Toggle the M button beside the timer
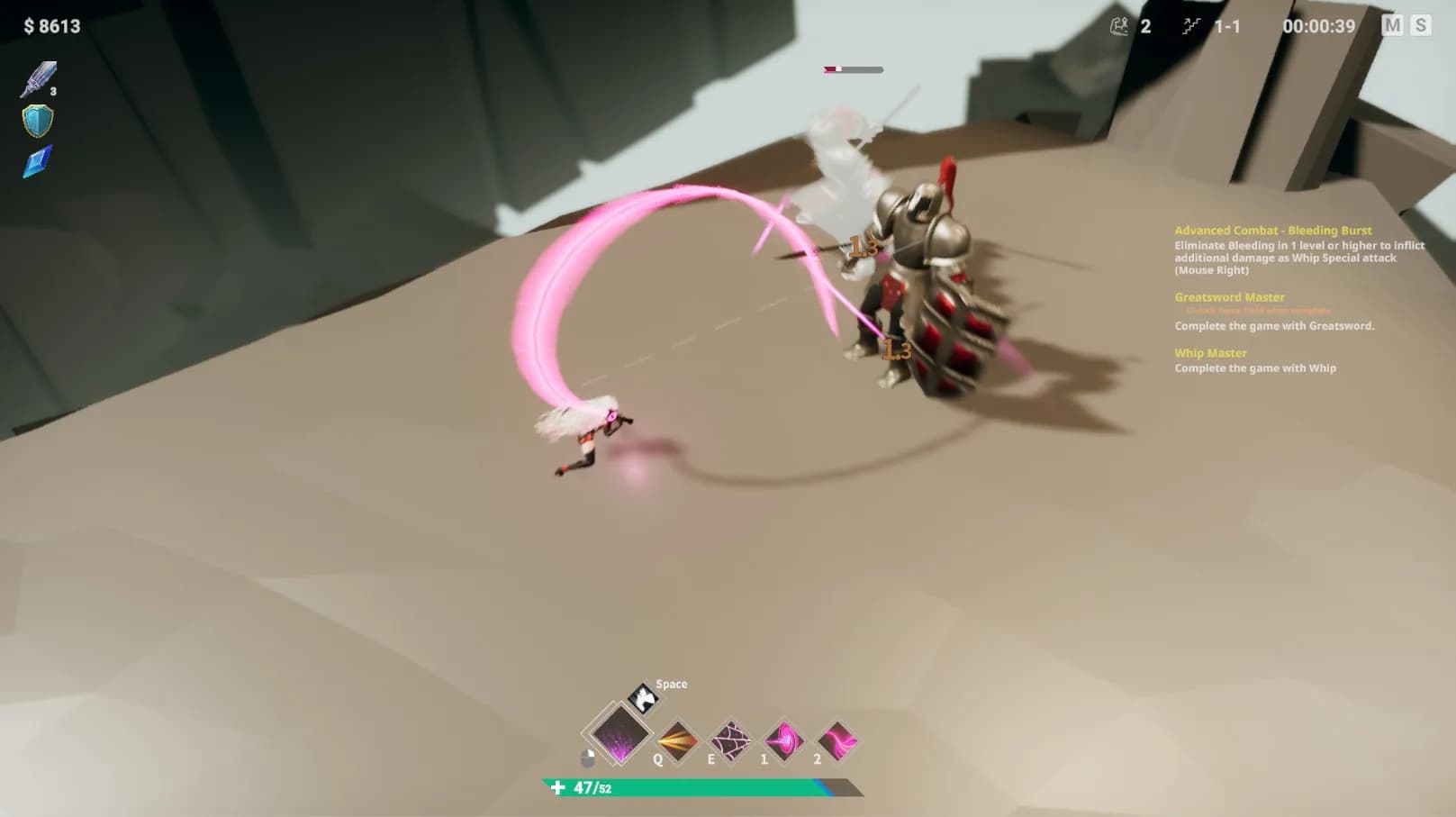1456x817 pixels. tap(1392, 25)
